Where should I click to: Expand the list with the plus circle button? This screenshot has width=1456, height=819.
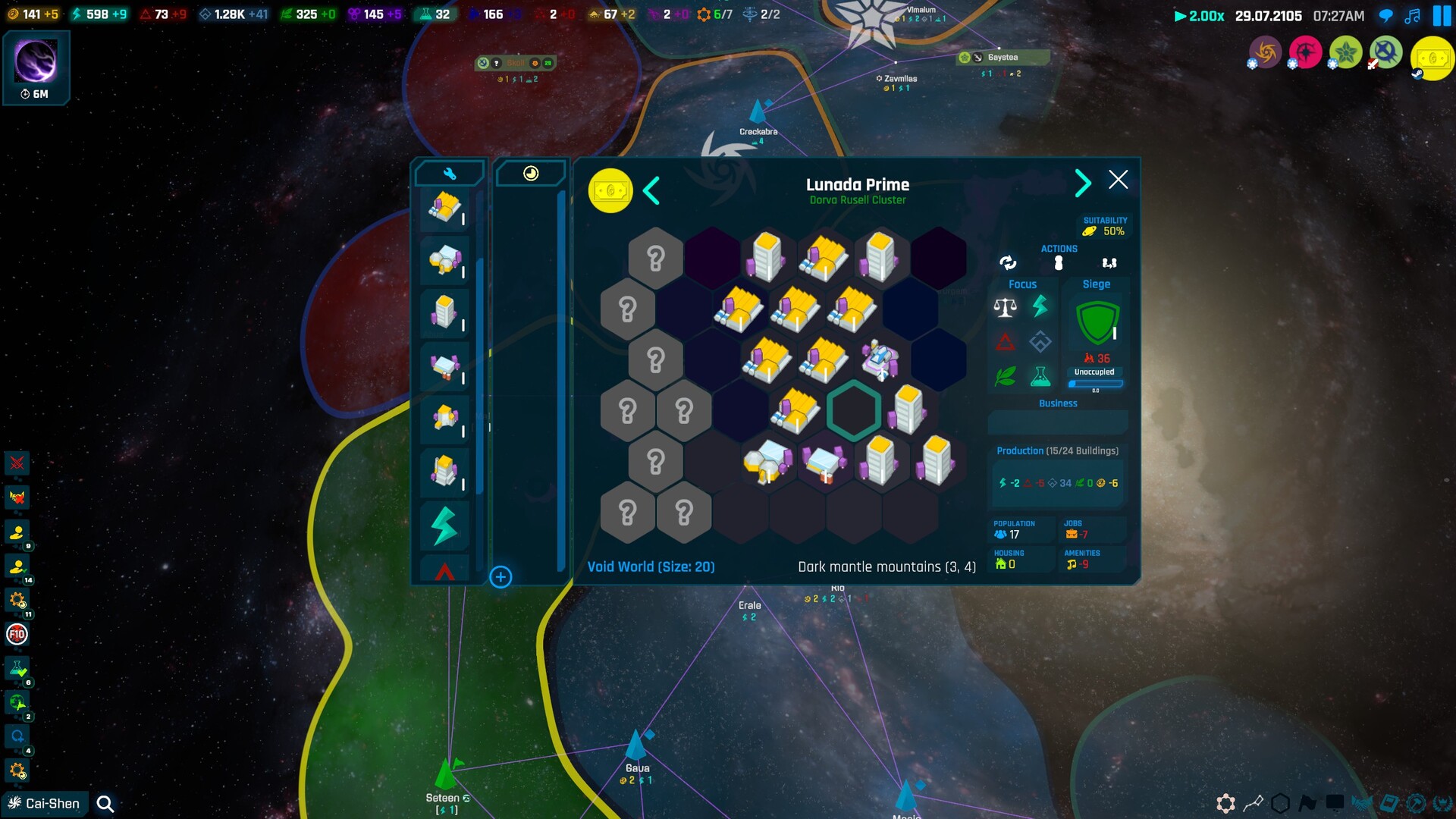point(500,577)
